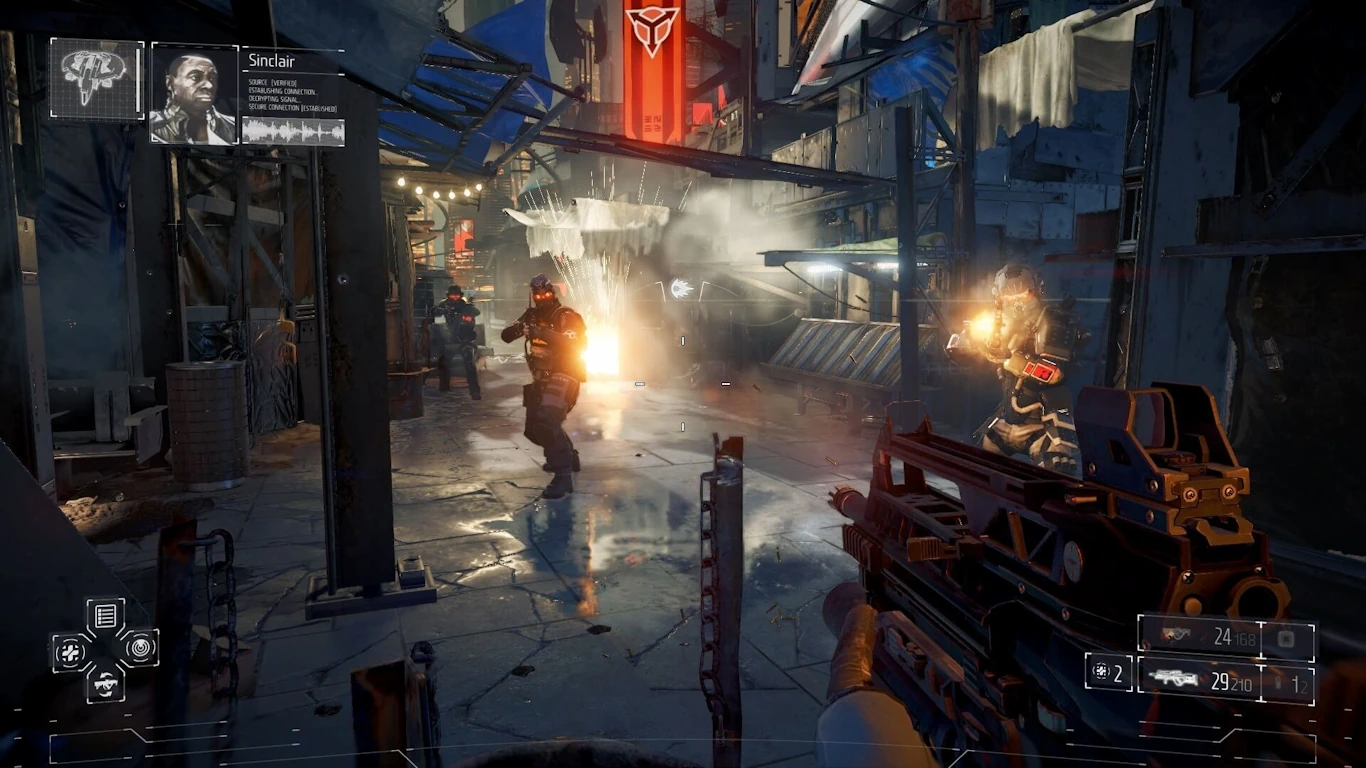Switch to the decrypting signal status line
The image size is (1366, 768).
pos(275,100)
